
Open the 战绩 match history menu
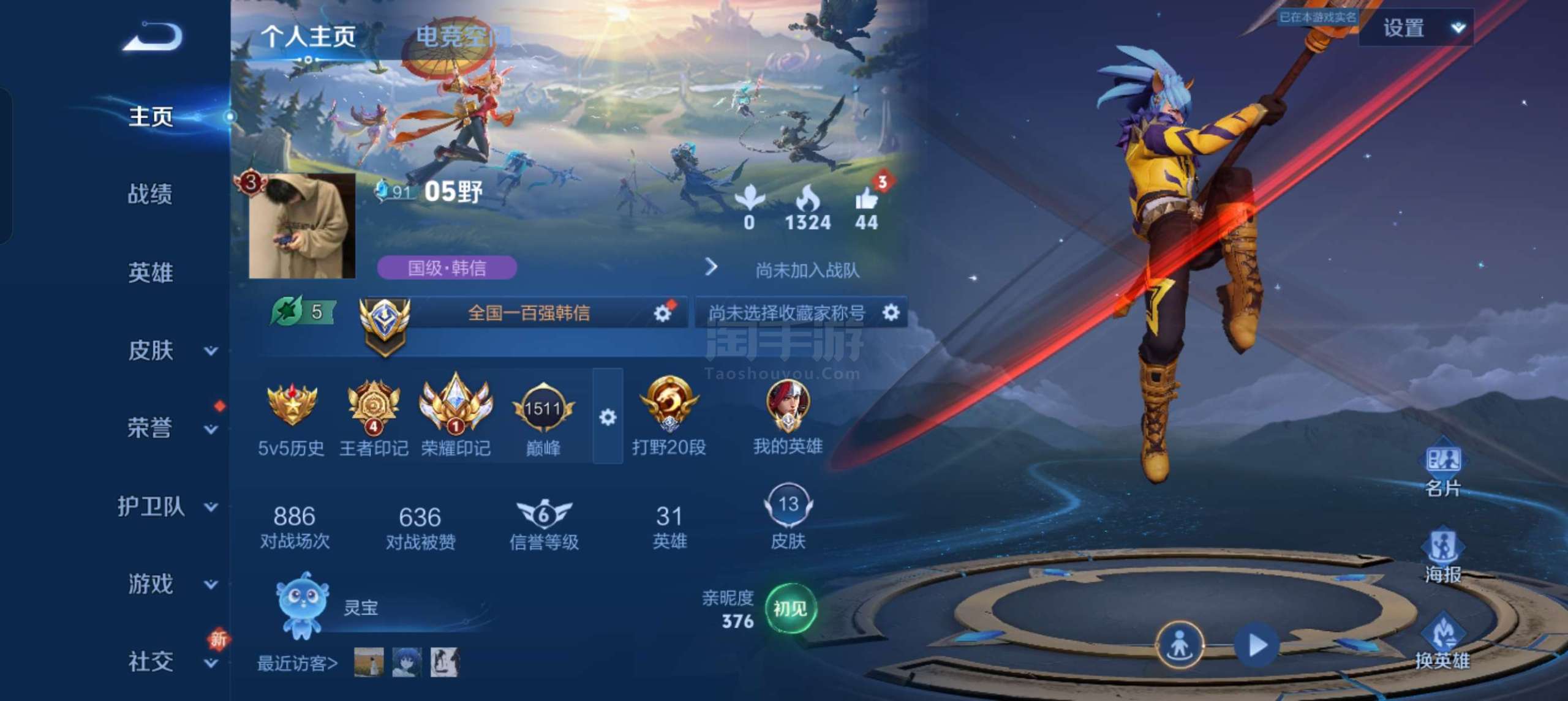(x=150, y=194)
